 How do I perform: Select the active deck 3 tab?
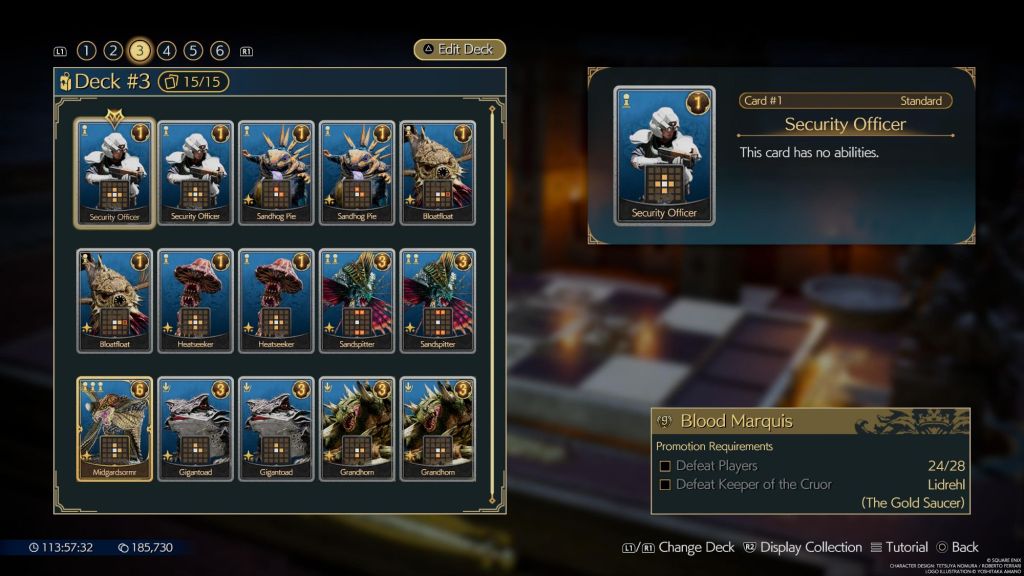tap(140, 51)
